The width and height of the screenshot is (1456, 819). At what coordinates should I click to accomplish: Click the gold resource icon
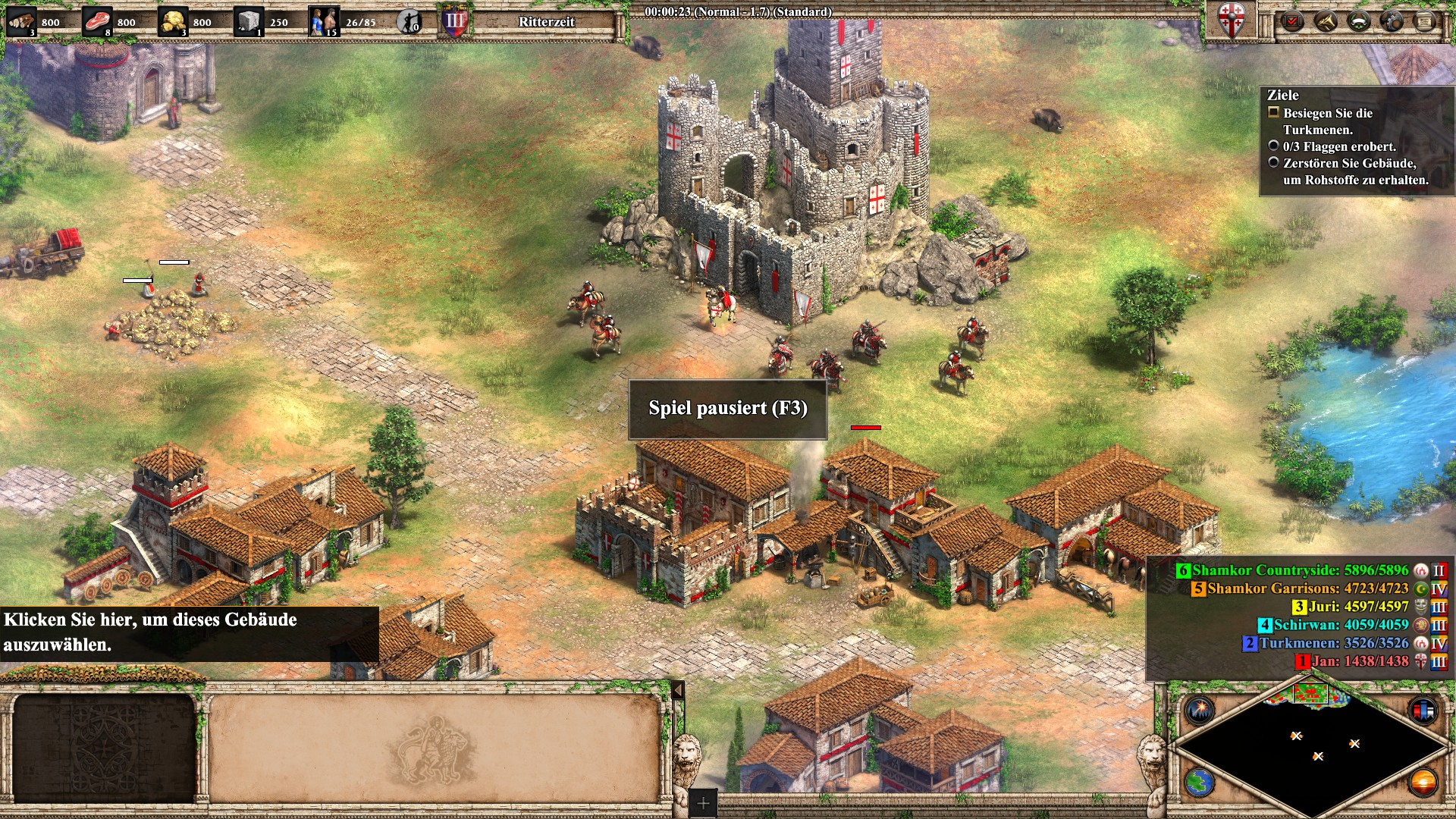tap(172, 21)
